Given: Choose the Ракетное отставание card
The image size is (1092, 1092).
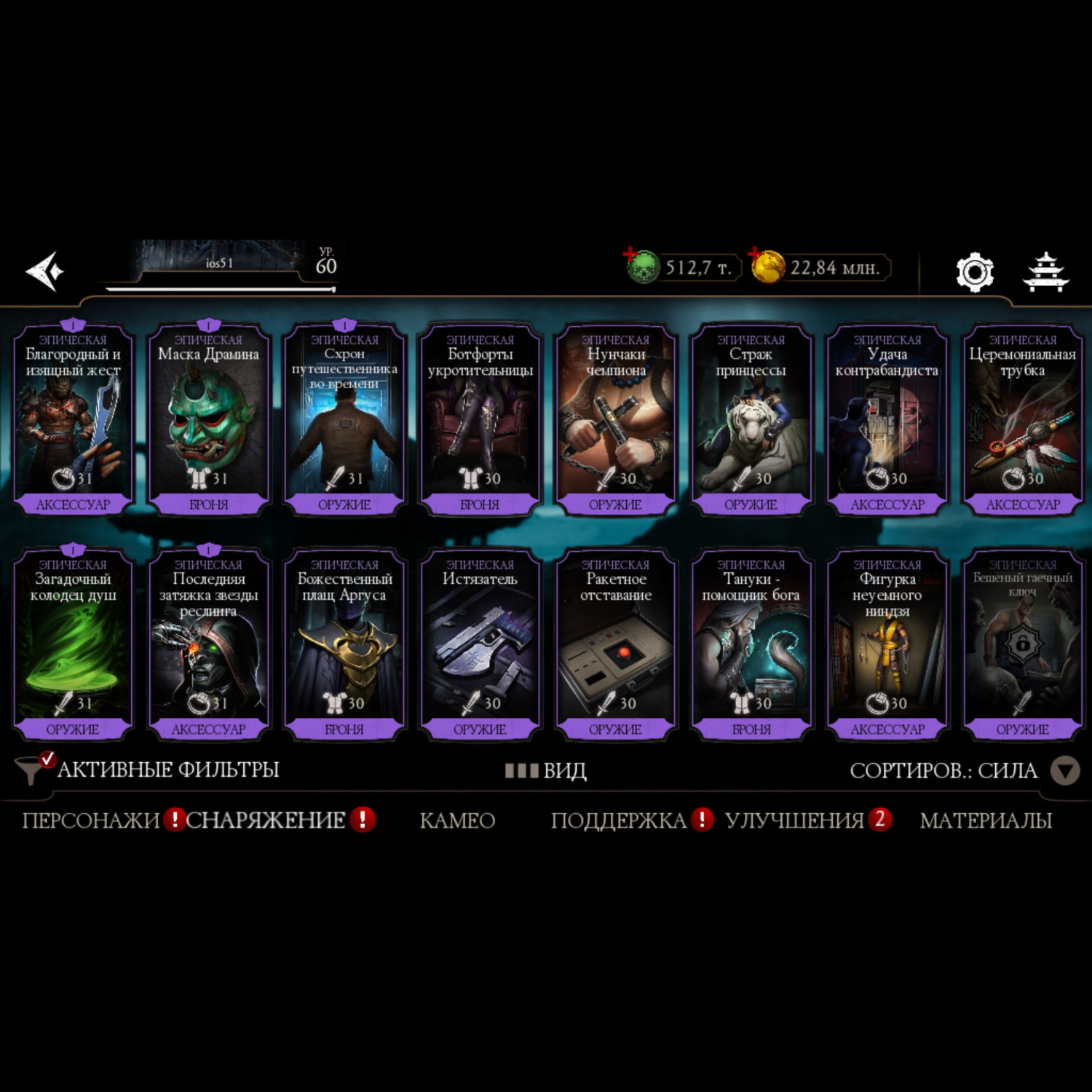Looking at the screenshot, I should click(616, 644).
